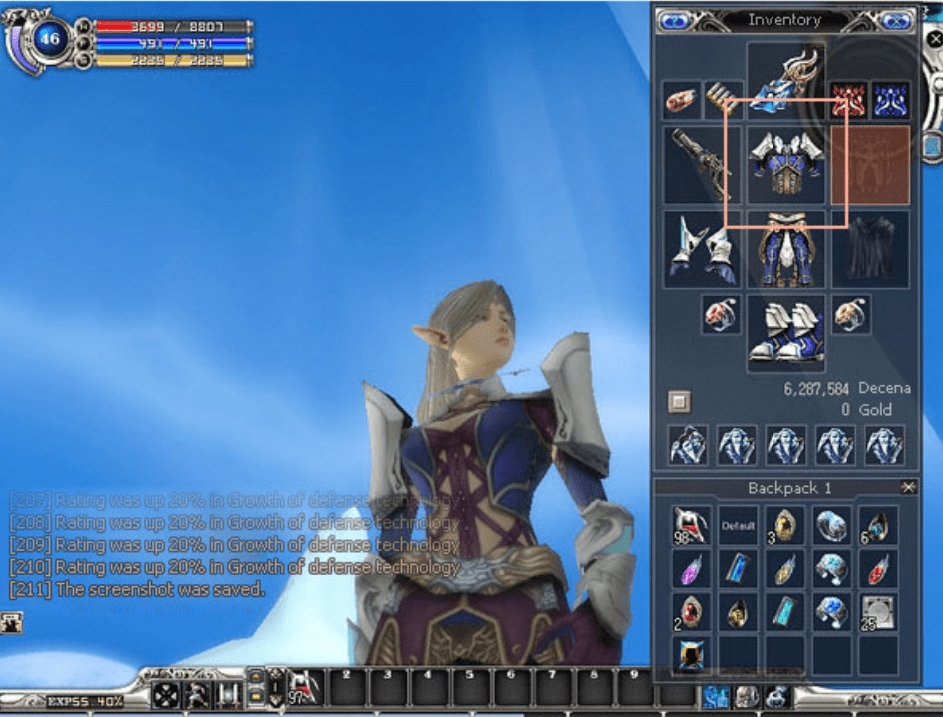
Task: Click the small square button beside Gold
Action: click(x=679, y=401)
